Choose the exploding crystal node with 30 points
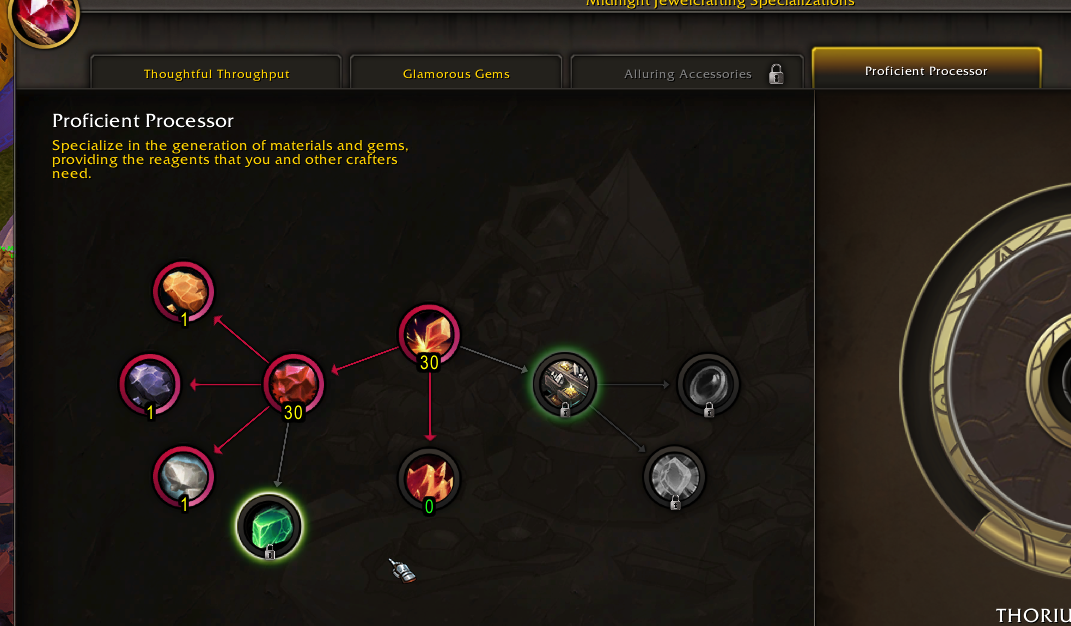The image size is (1071, 626). pos(429,335)
